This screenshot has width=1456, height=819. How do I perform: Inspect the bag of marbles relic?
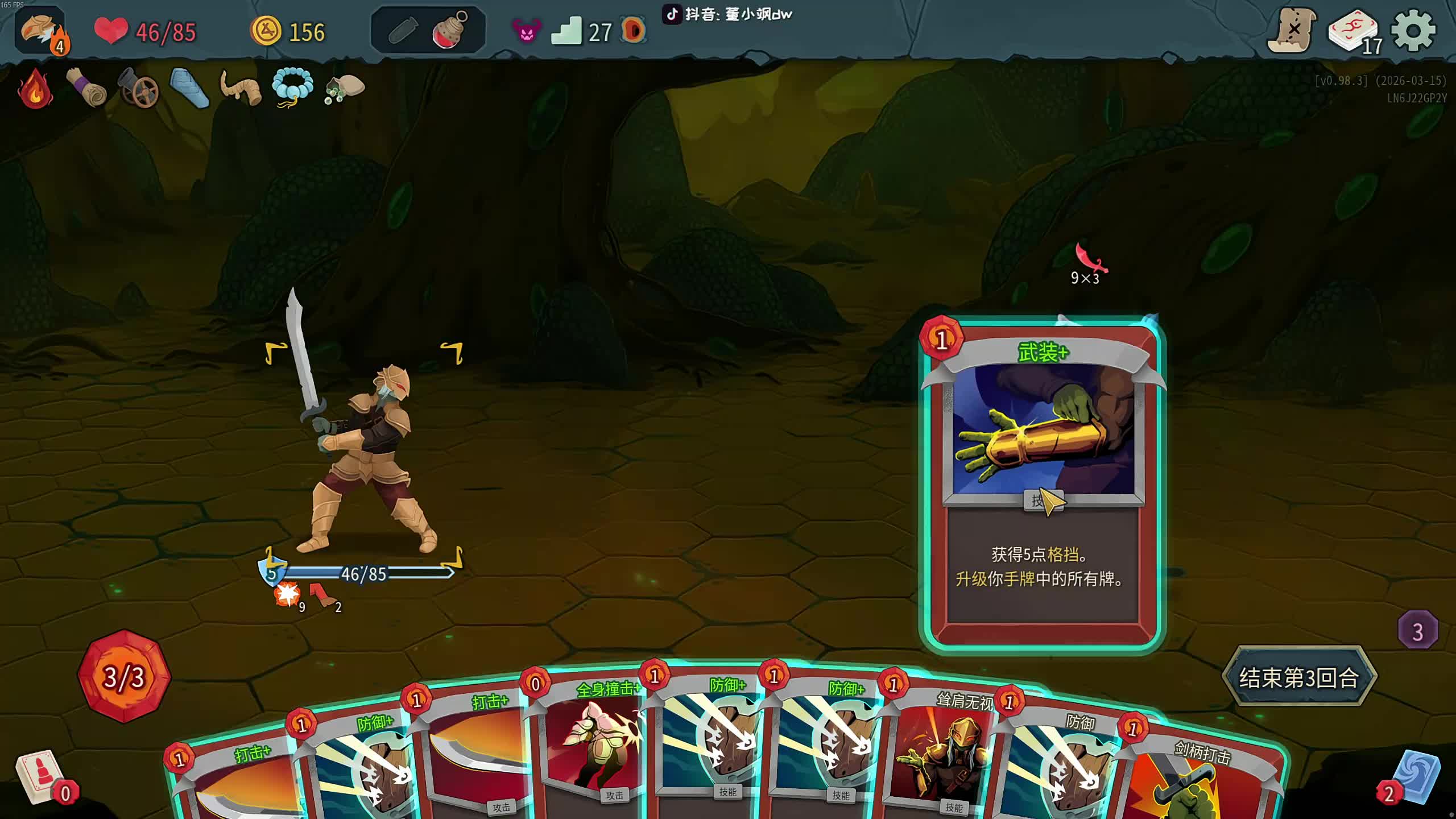(345, 89)
